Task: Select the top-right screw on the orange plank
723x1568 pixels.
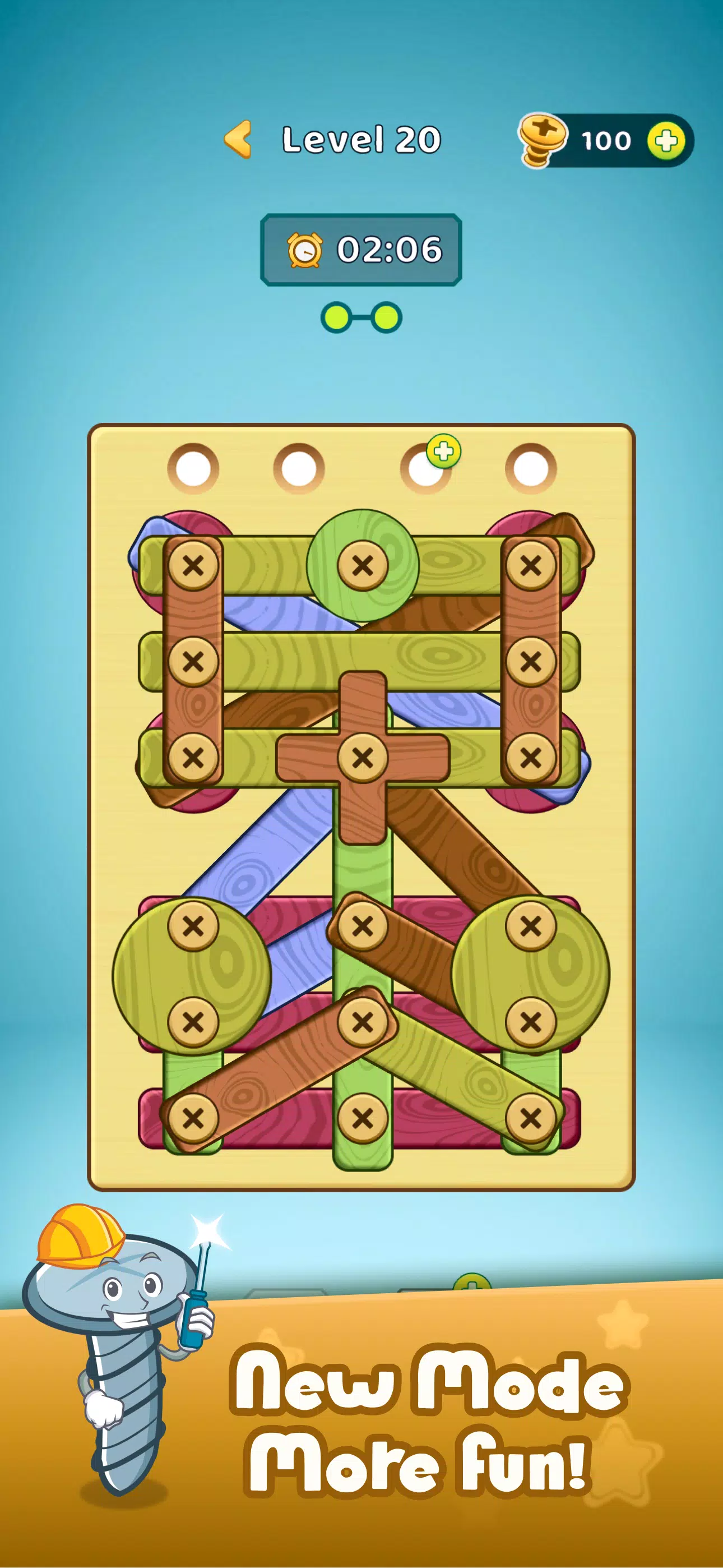Action: pyautogui.click(x=531, y=566)
